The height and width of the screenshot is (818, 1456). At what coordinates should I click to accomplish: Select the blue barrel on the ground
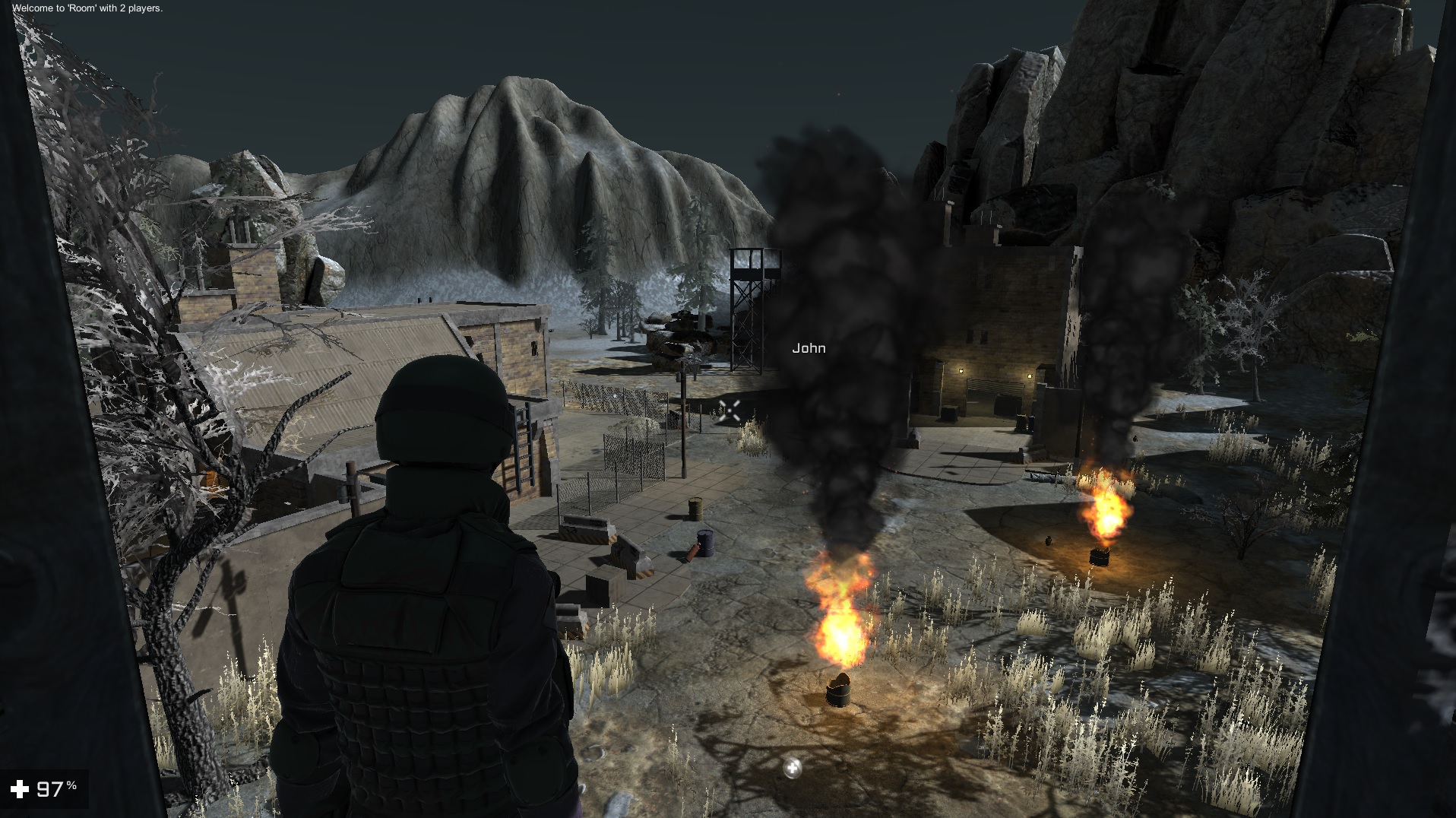point(705,541)
